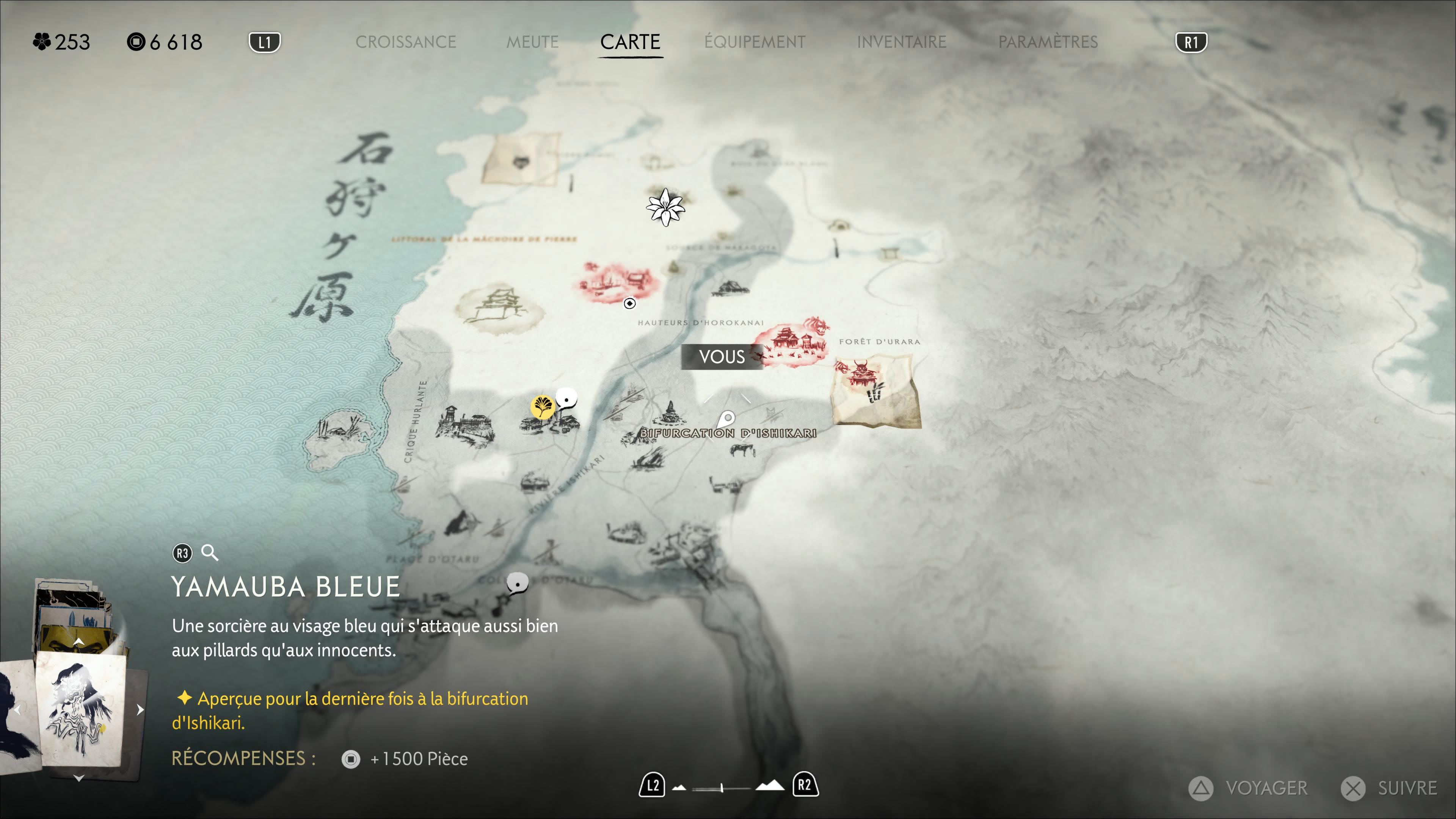The height and width of the screenshot is (819, 1456).
Task: Select the Carte tab
Action: 630,42
